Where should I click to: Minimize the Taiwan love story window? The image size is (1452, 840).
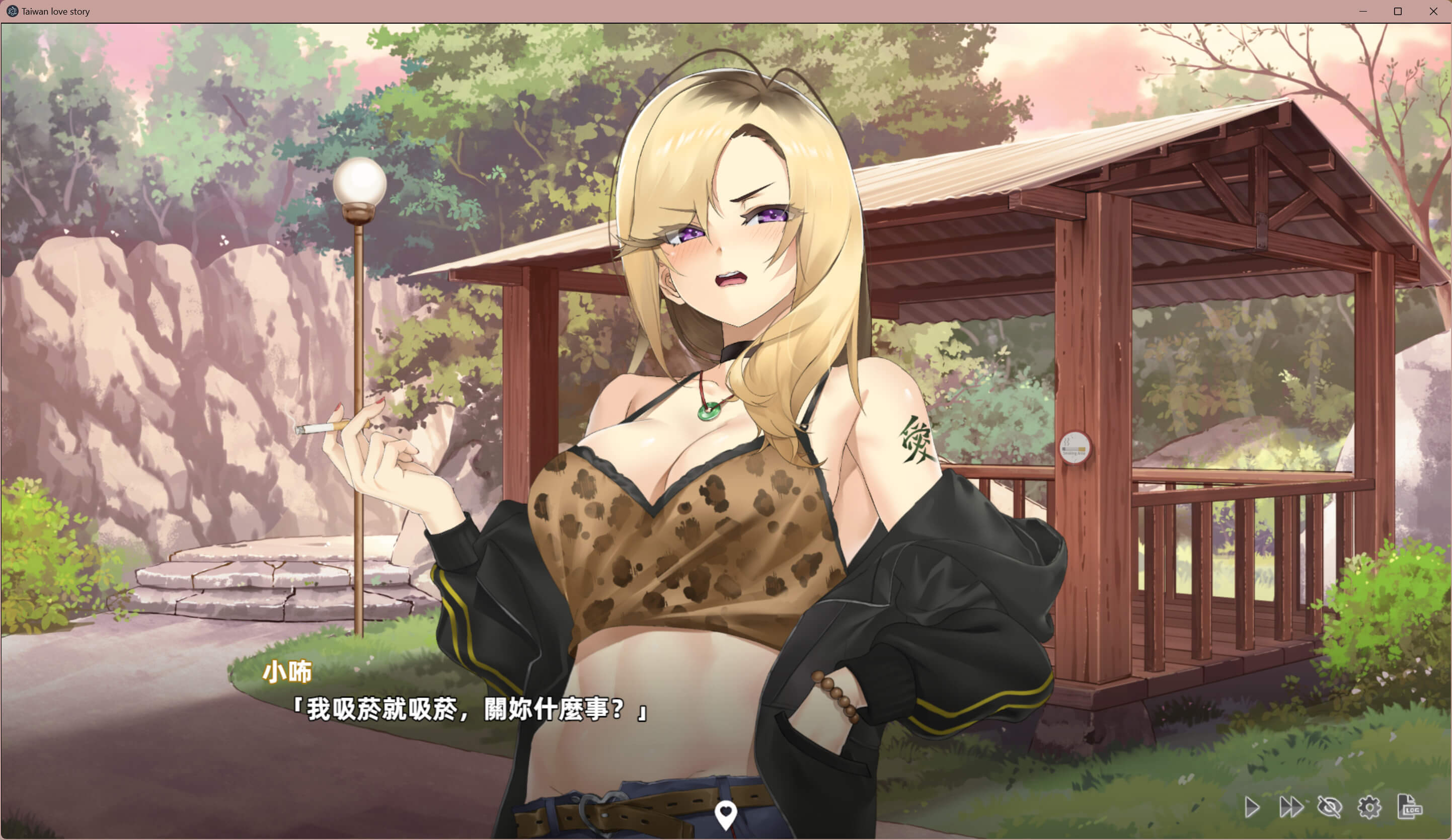pos(1363,12)
